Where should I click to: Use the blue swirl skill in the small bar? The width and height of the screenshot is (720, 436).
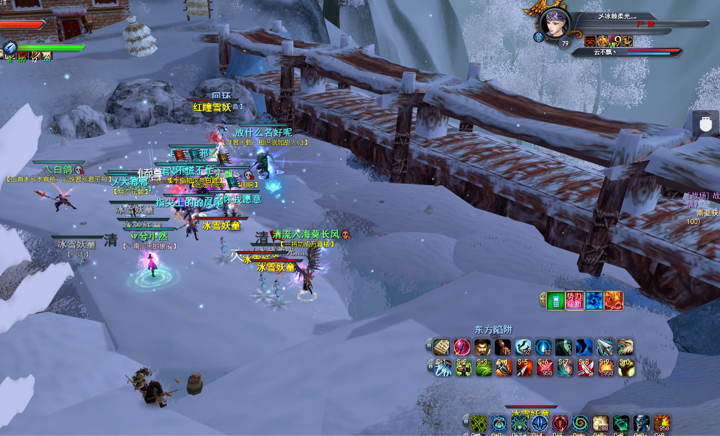(594, 300)
